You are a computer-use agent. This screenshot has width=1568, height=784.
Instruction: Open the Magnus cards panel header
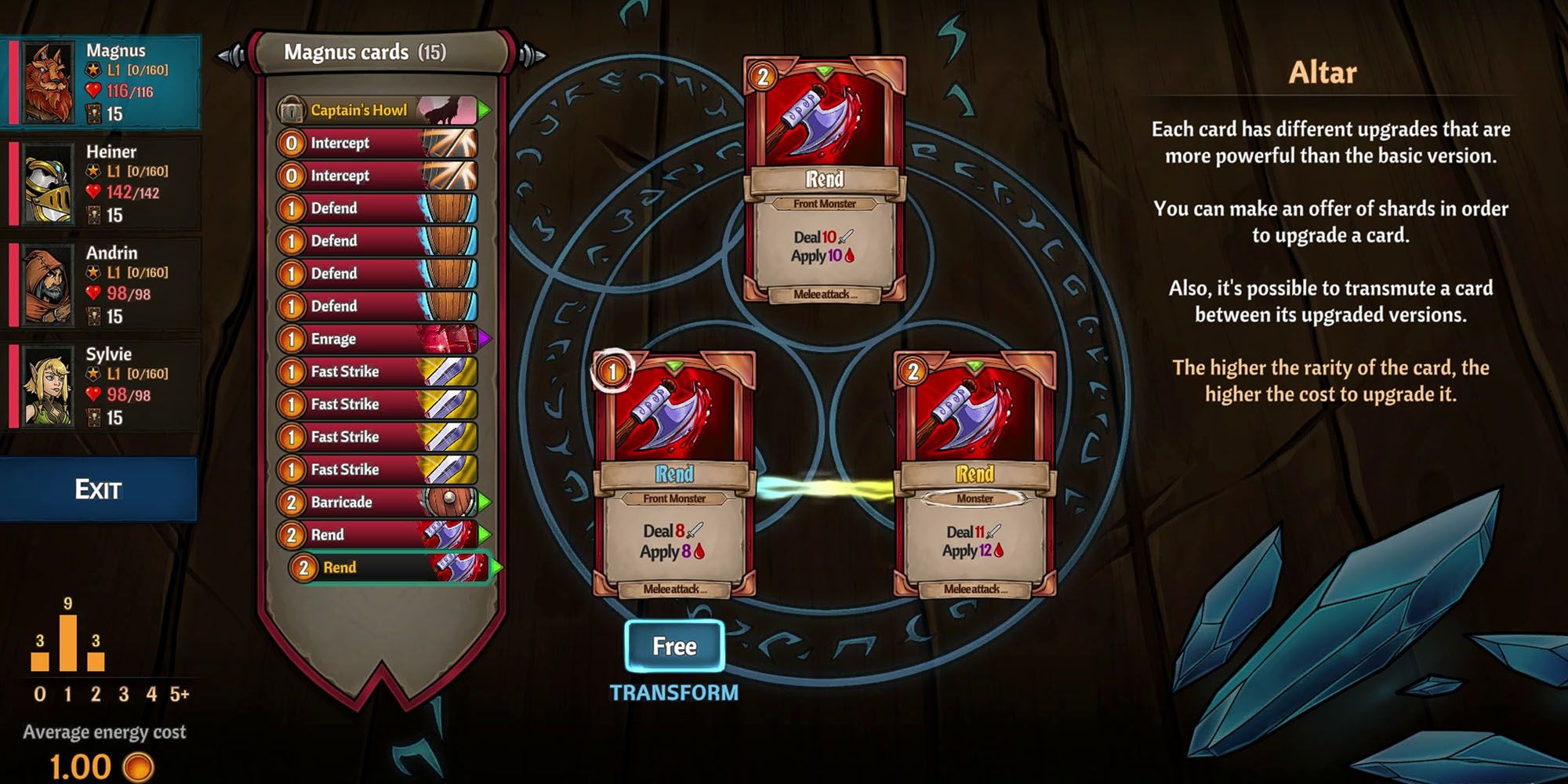click(x=367, y=53)
